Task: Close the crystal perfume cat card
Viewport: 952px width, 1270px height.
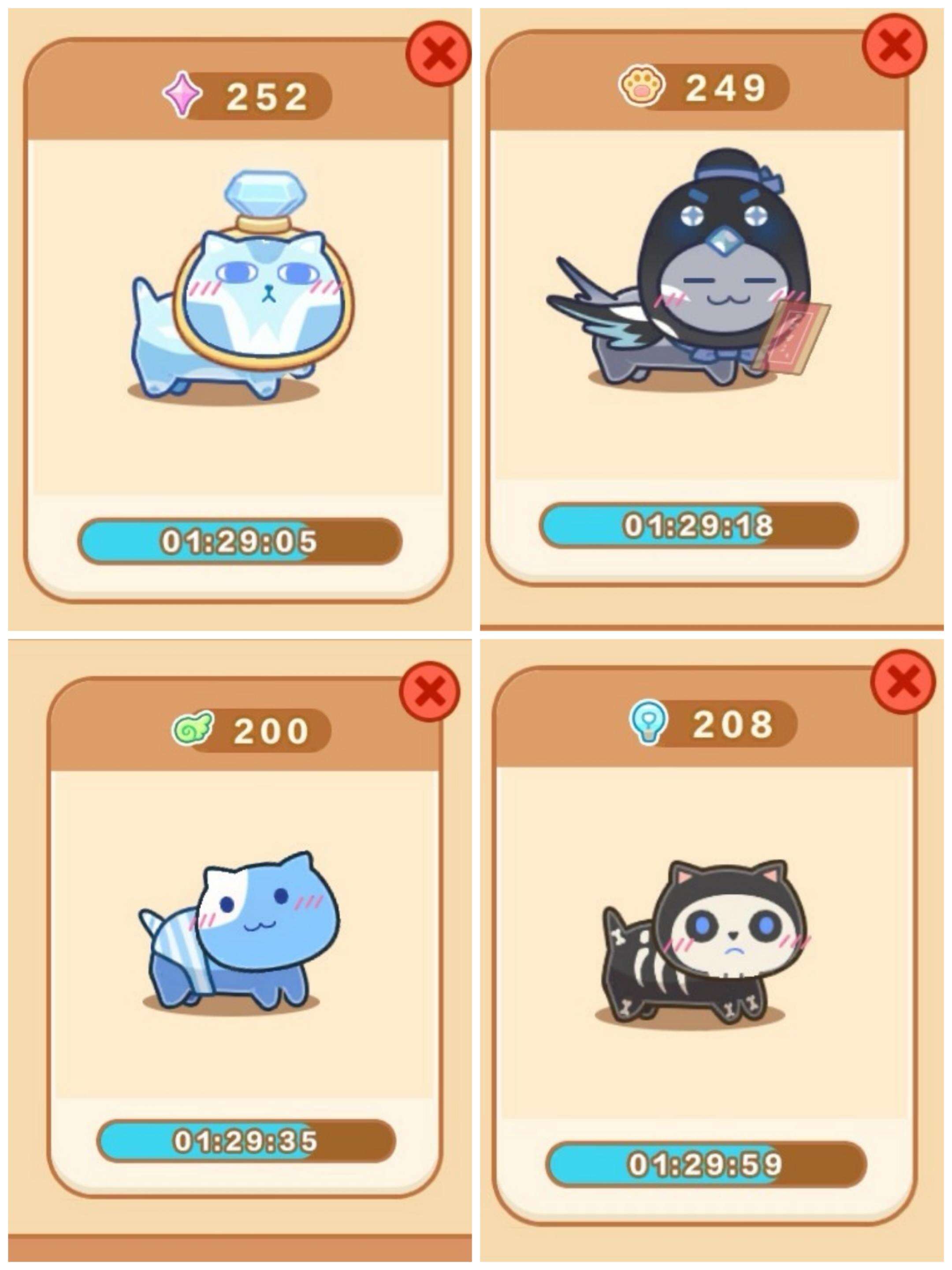Action: coord(439,53)
